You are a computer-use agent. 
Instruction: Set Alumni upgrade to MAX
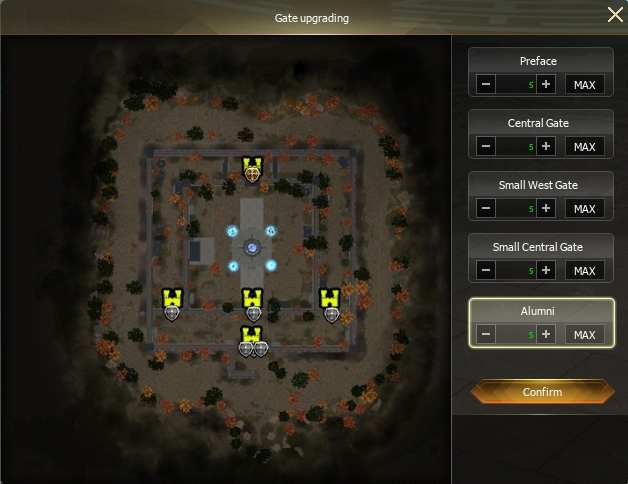coord(584,334)
